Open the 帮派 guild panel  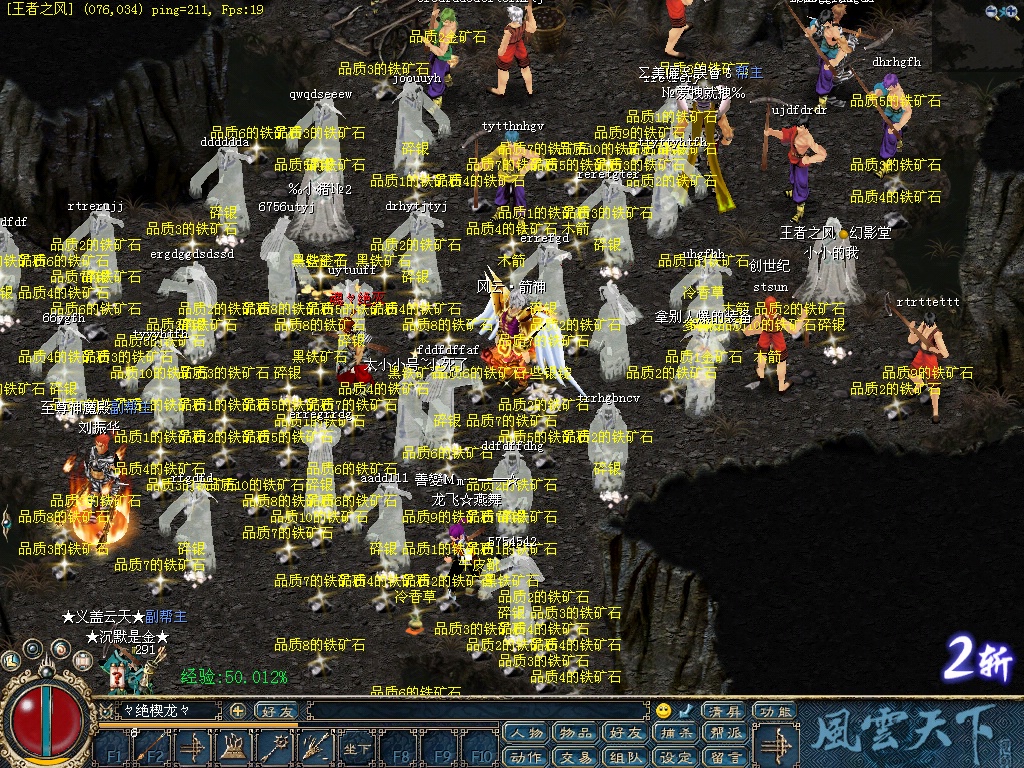coord(725,734)
